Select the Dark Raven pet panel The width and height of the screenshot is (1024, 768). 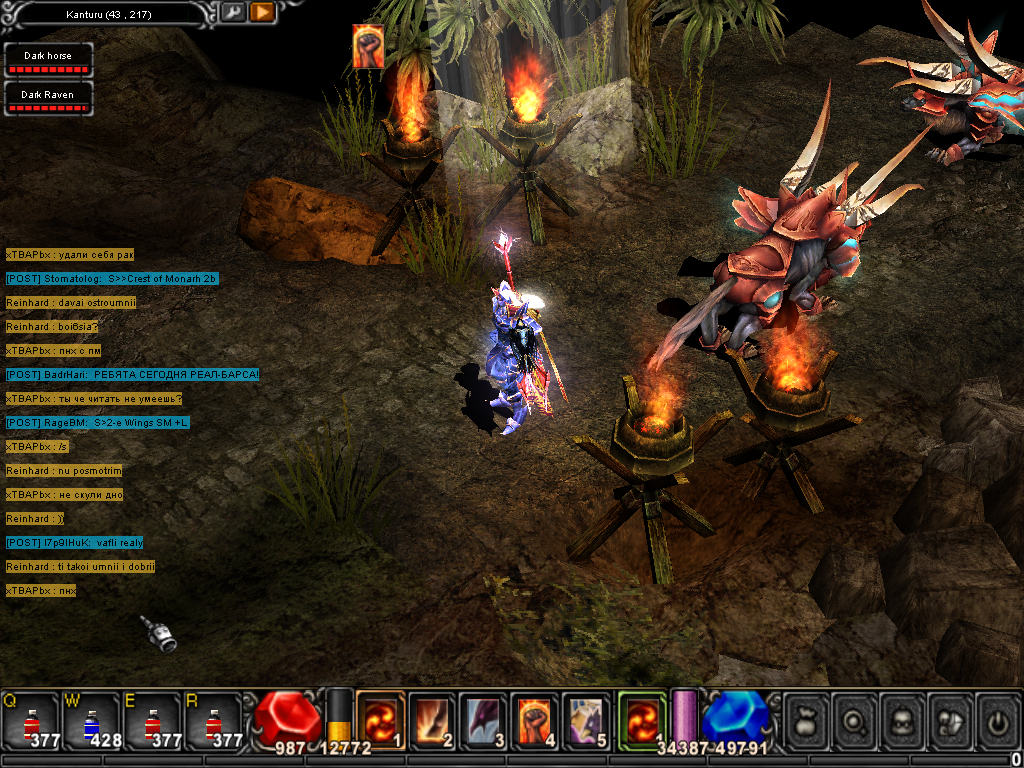48,97
